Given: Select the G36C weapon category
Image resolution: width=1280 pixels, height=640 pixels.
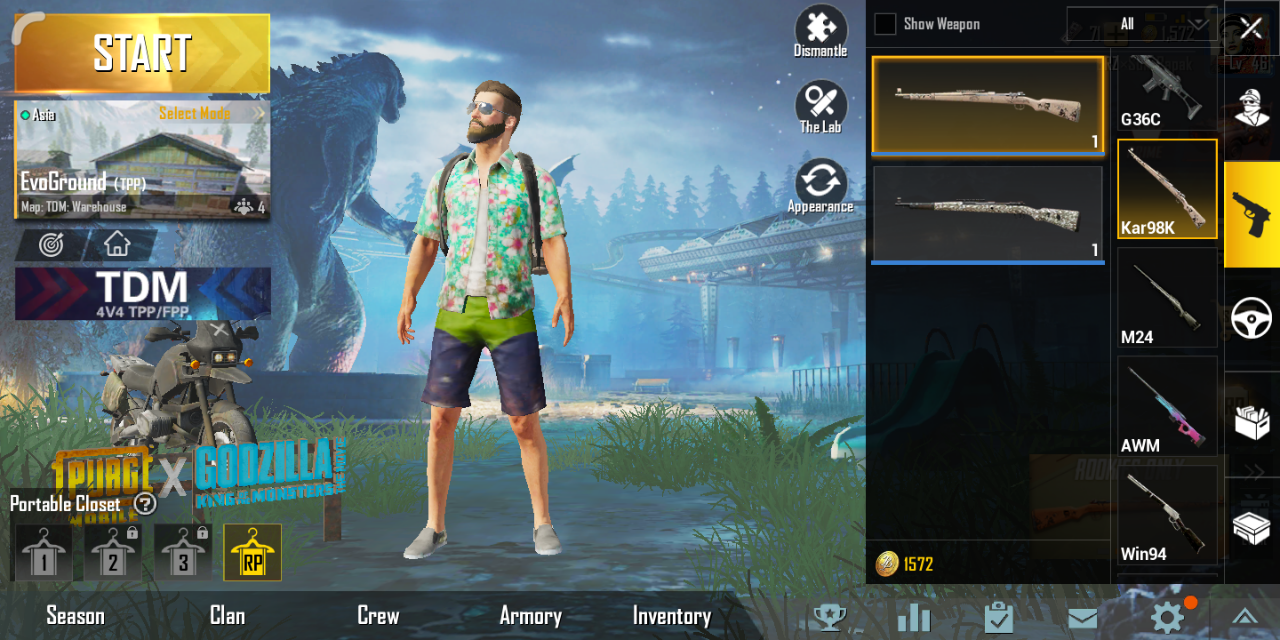Looking at the screenshot, I should 1166,92.
